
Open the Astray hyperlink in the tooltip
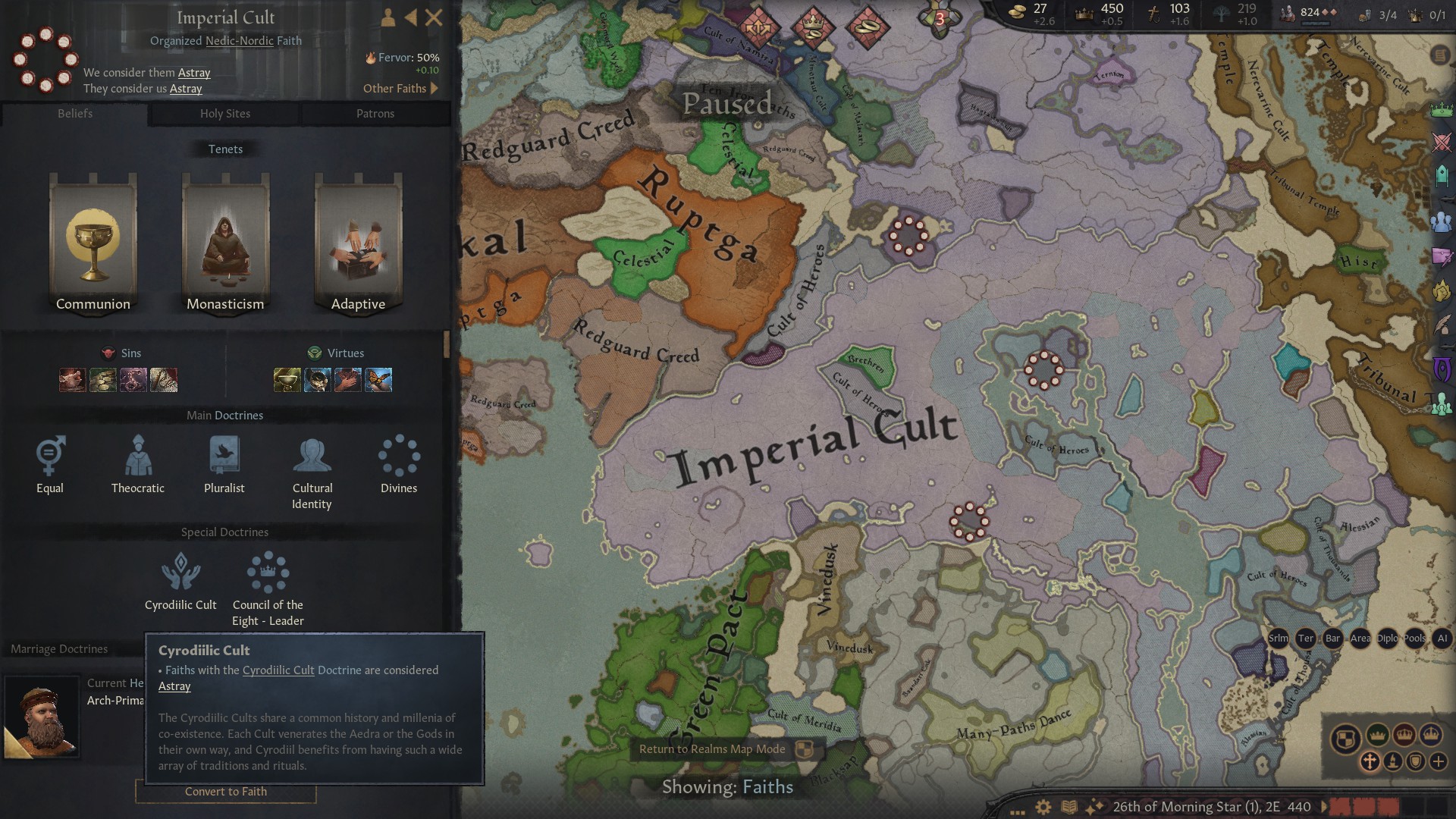pyautogui.click(x=173, y=686)
